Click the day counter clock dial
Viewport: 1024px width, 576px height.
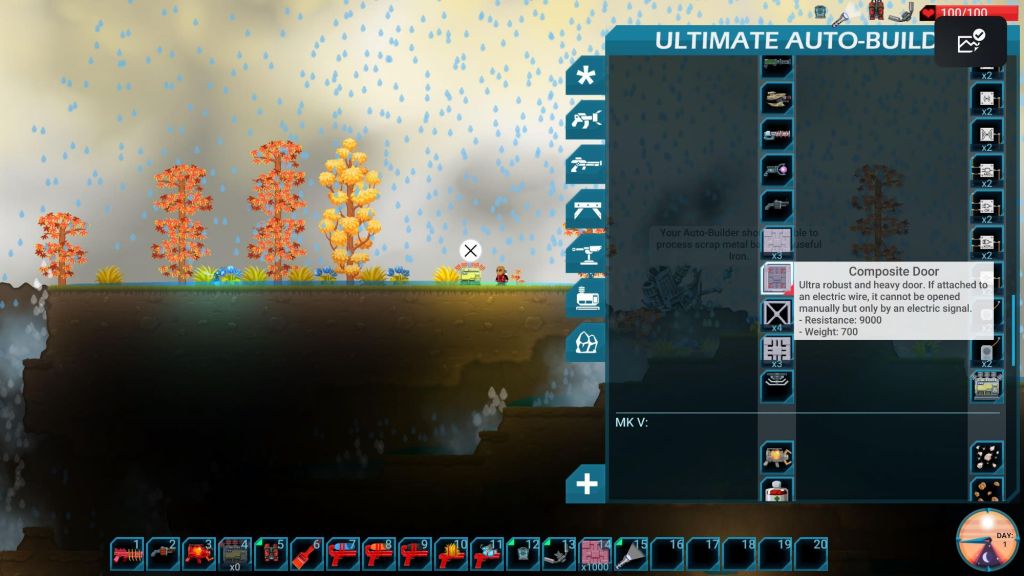click(987, 541)
